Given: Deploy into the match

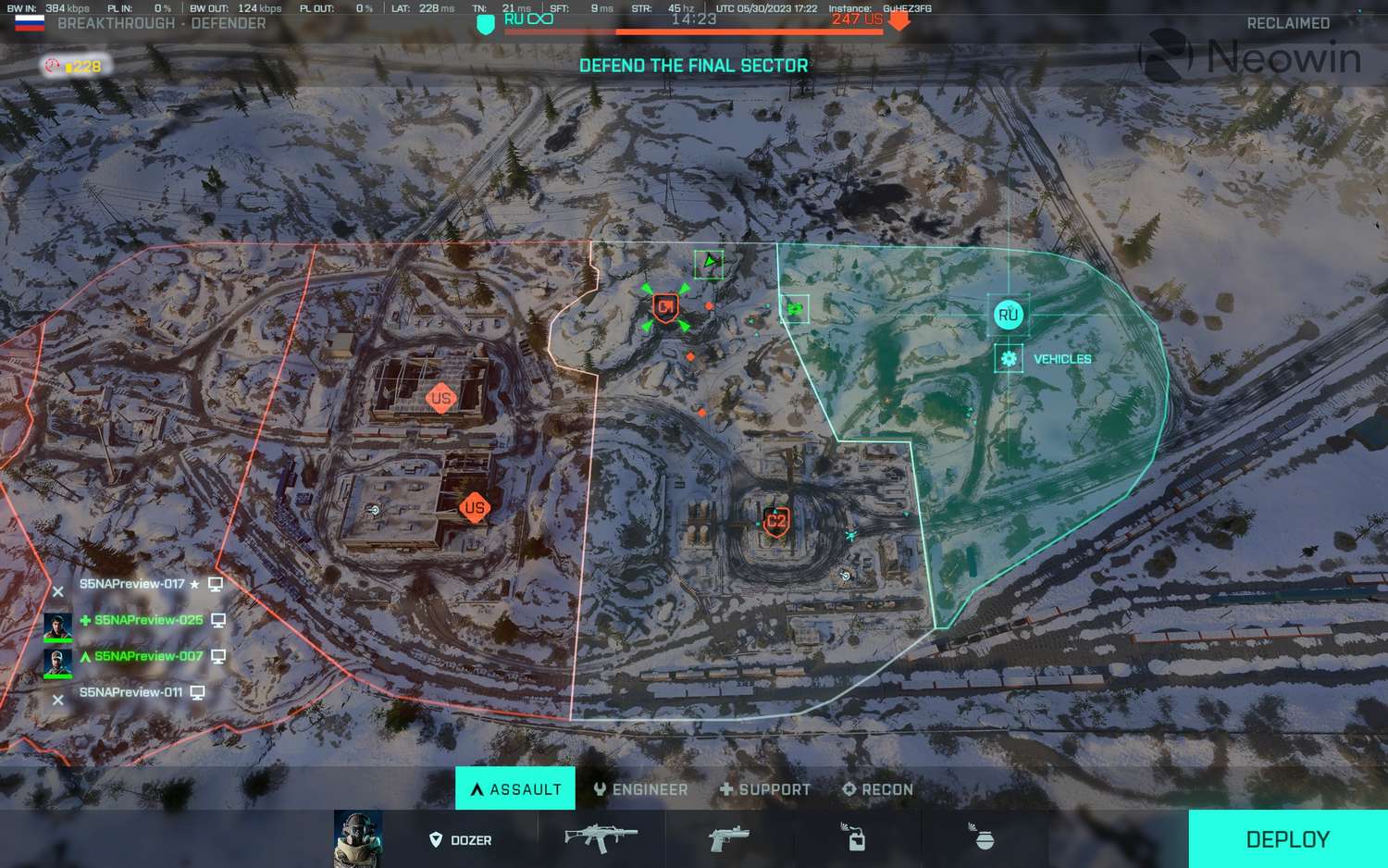Looking at the screenshot, I should coord(1287,839).
